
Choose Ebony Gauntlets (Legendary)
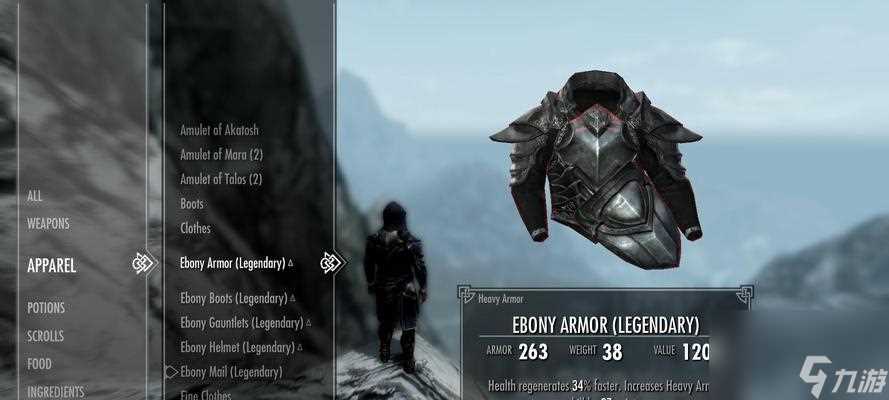[x=242, y=323]
